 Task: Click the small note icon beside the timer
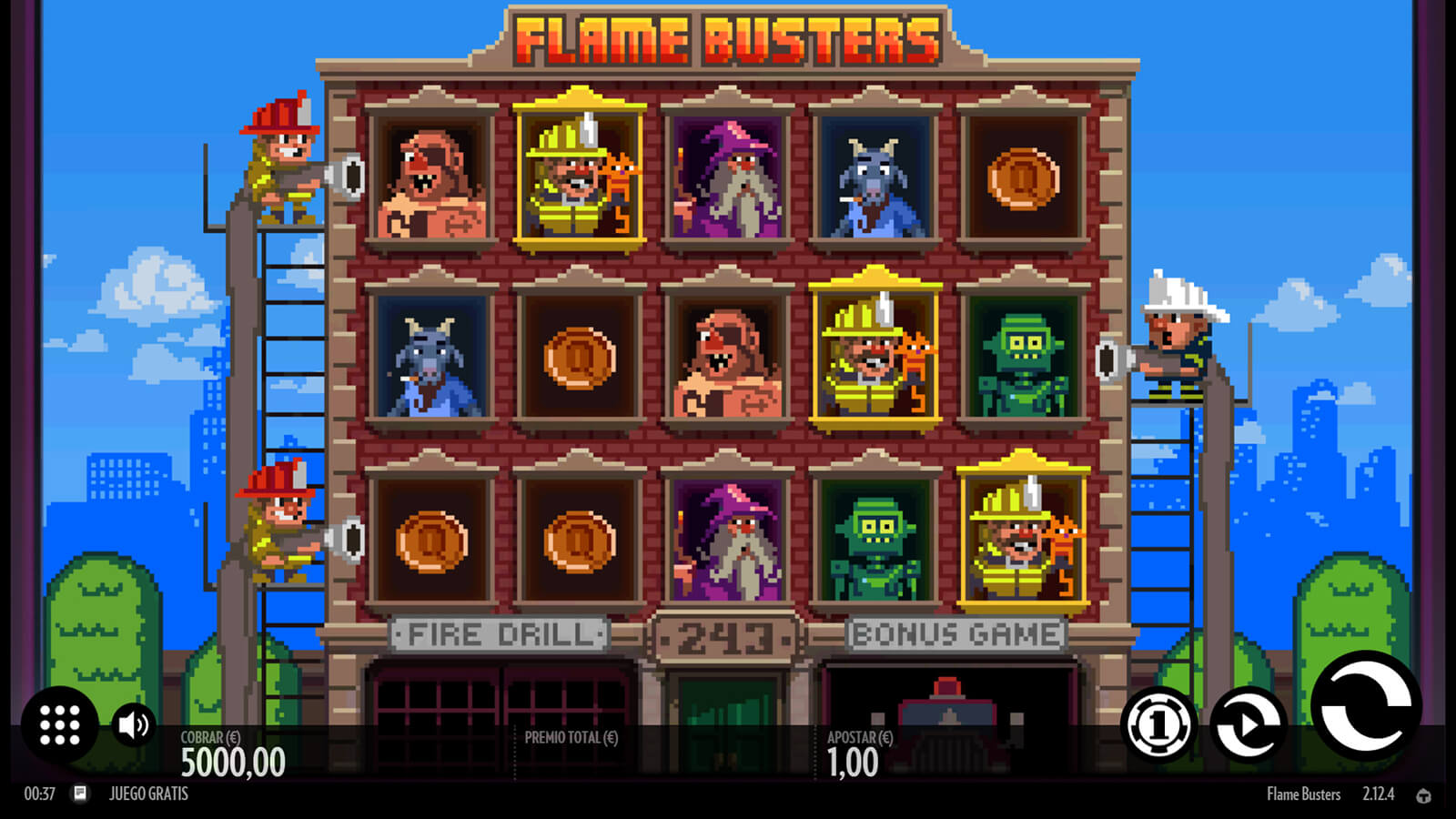click(x=80, y=794)
